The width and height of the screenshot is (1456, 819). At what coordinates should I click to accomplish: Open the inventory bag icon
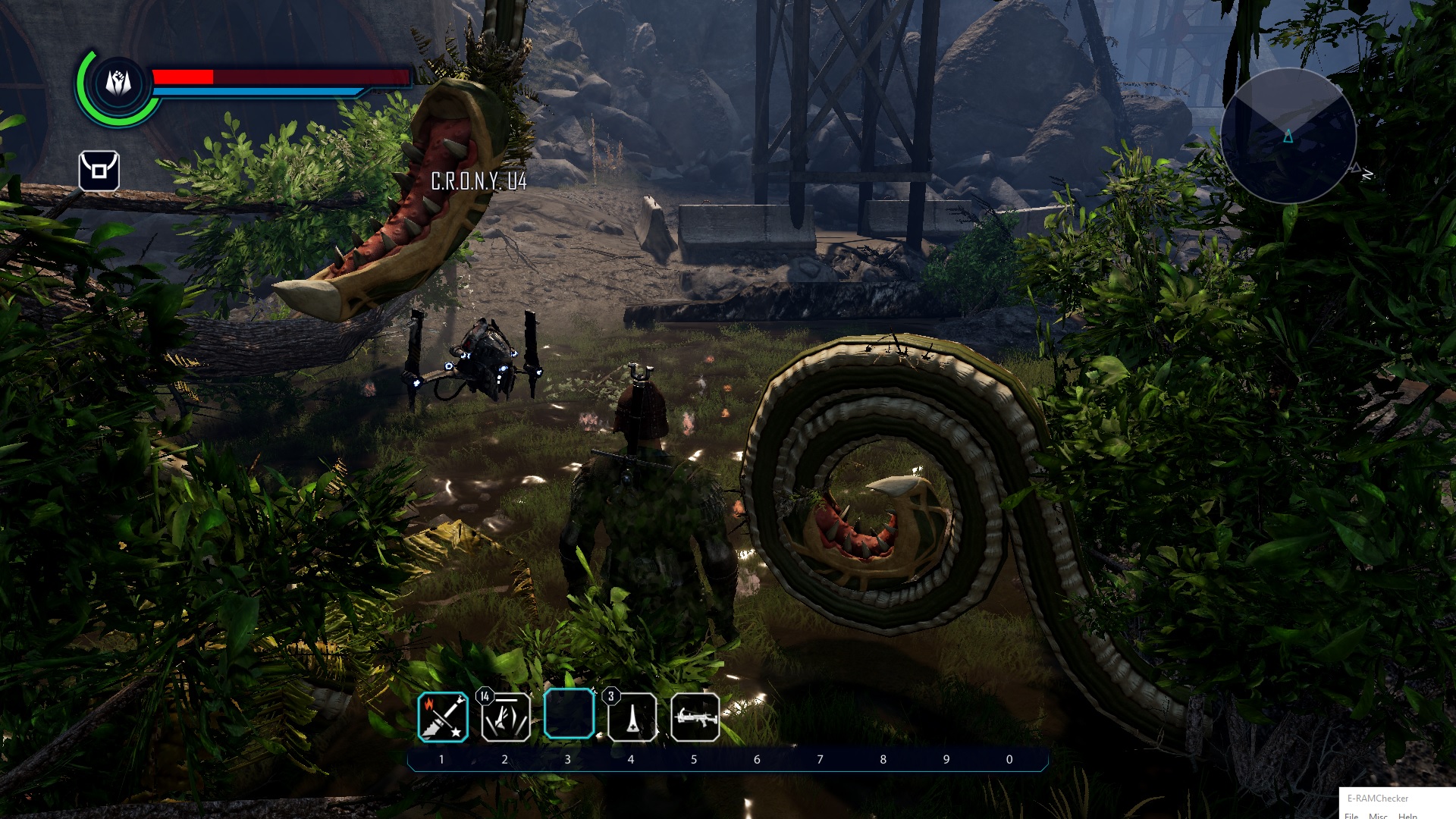pos(99,171)
